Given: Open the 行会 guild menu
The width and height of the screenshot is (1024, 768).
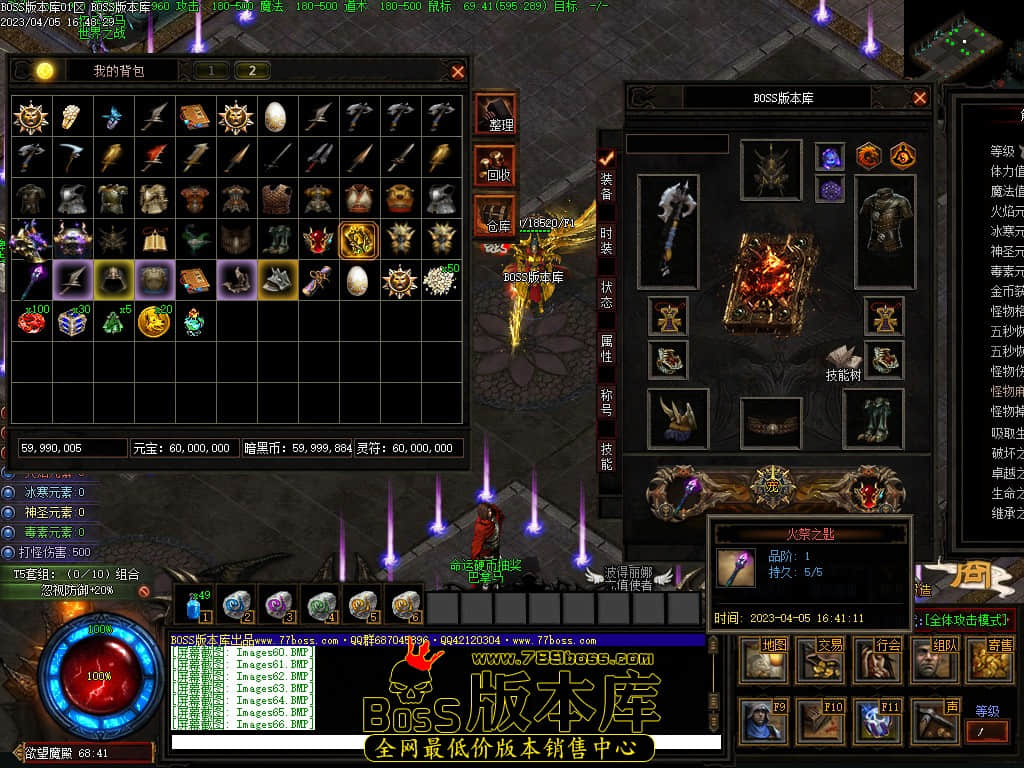Looking at the screenshot, I should pos(885,660).
